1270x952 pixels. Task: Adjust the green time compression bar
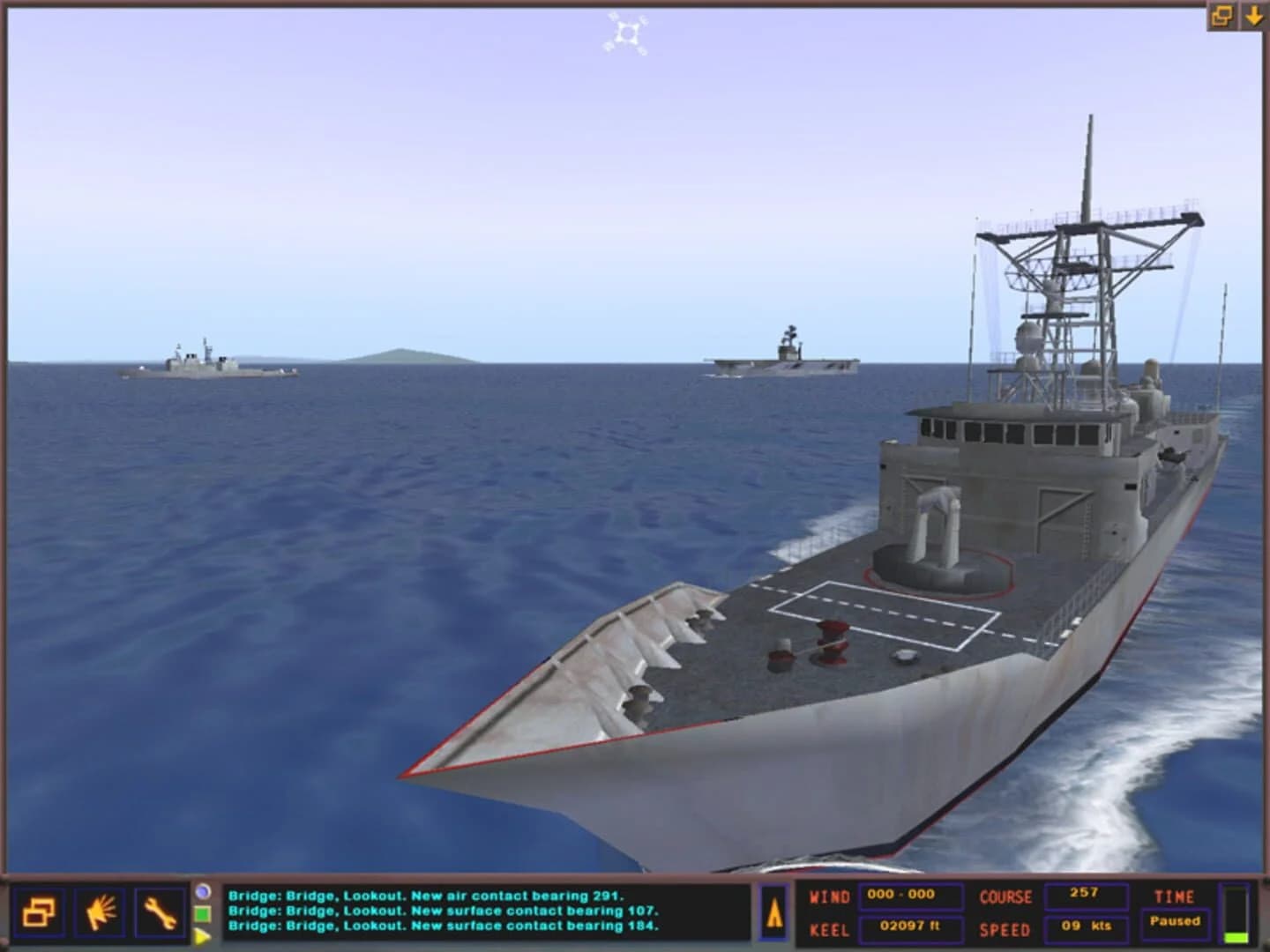(1236, 937)
